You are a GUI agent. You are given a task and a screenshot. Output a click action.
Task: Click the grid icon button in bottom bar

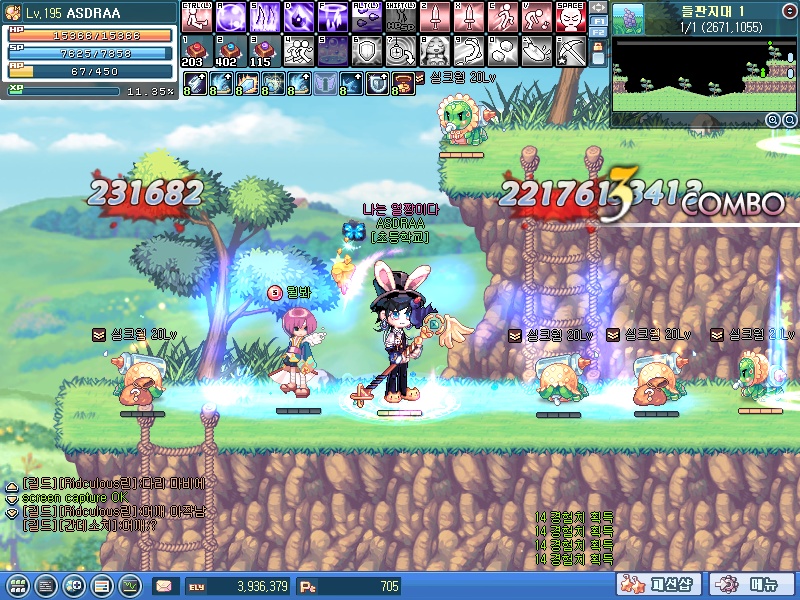pyautogui.click(x=16, y=585)
